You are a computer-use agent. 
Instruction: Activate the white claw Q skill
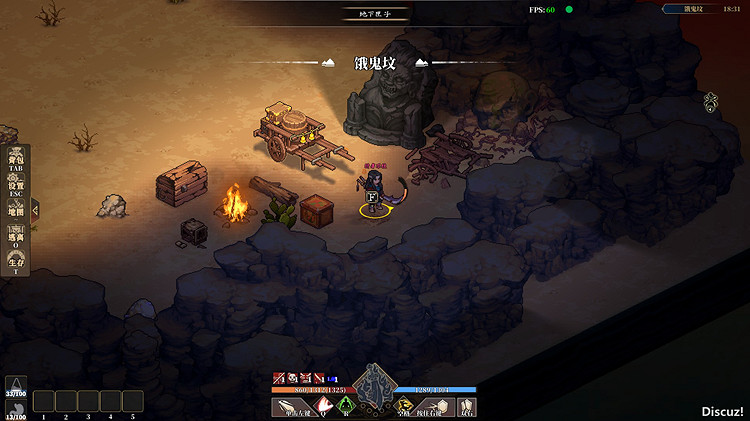click(x=323, y=406)
